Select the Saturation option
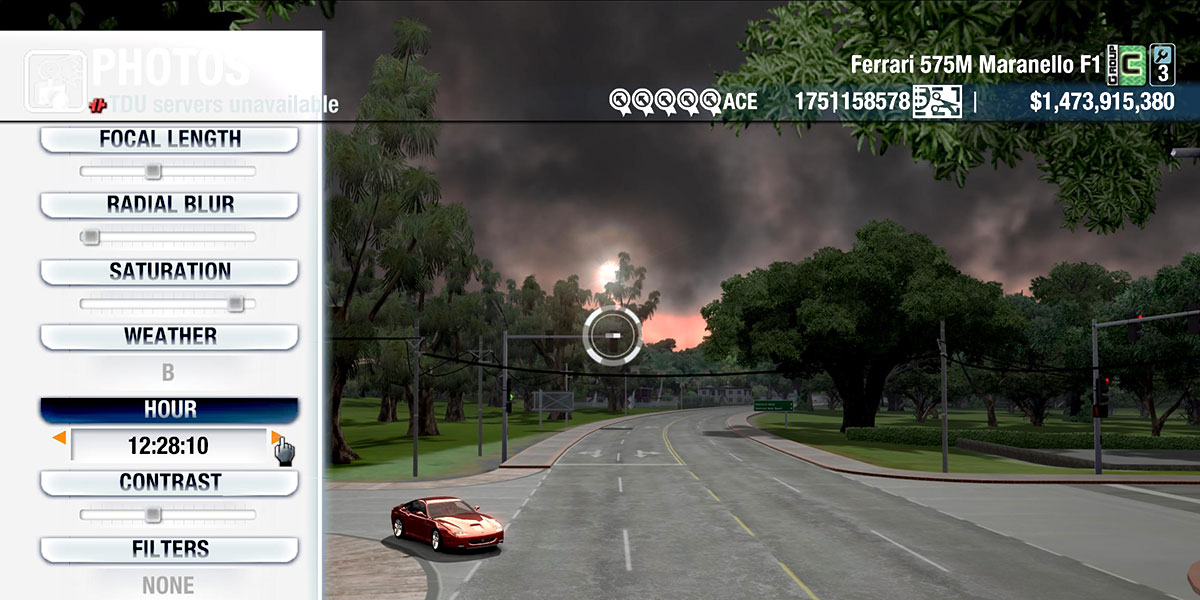Image resolution: width=1200 pixels, height=600 pixels. coord(169,271)
